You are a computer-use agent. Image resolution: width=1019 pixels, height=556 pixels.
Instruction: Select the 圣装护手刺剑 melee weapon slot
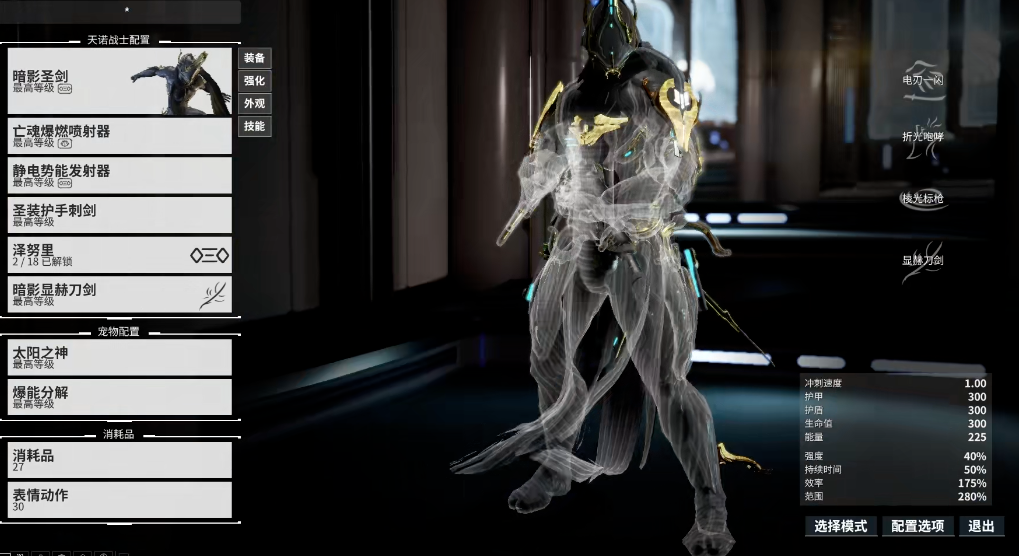click(x=117, y=215)
